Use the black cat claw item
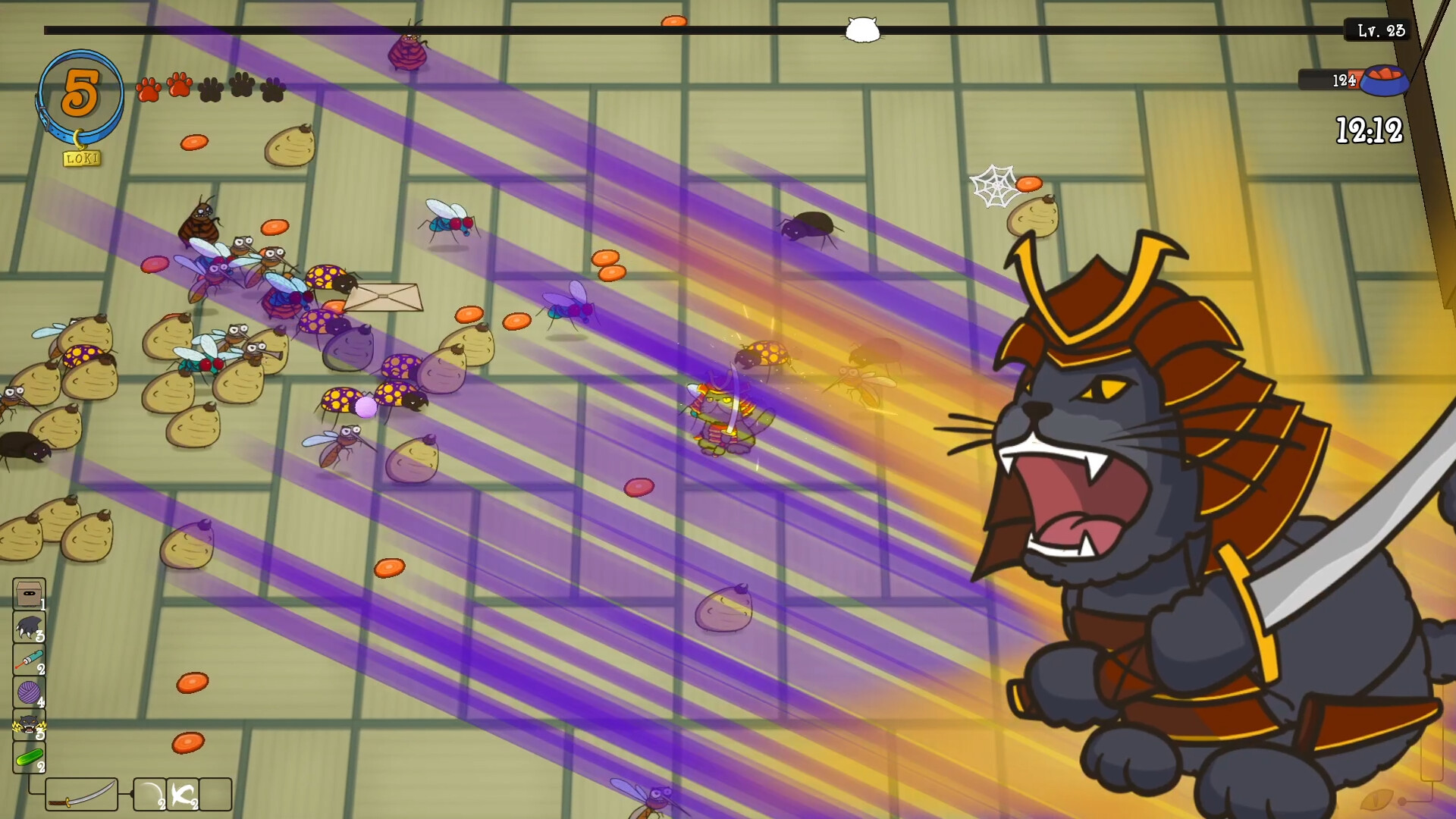 28,627
